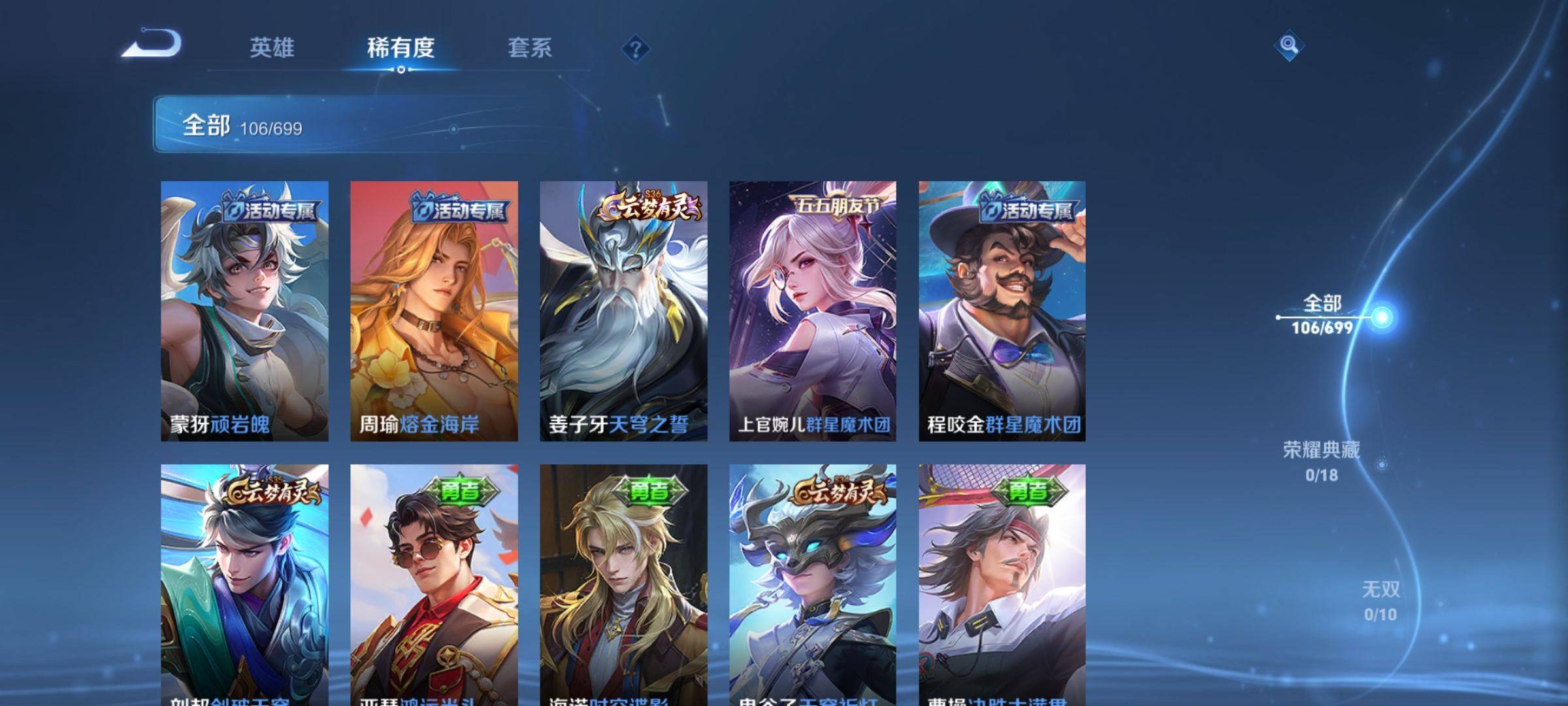The height and width of the screenshot is (706, 1568).
Task: Pick the 程咬金 群星魔术团 skin card
Action: pyautogui.click(x=1002, y=311)
